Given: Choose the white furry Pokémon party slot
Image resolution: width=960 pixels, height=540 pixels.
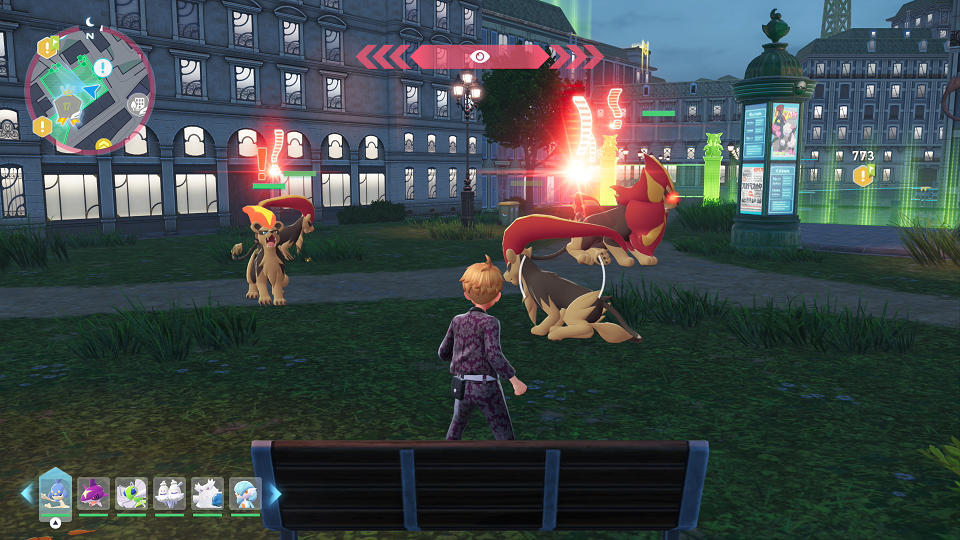Looking at the screenshot, I should [207, 494].
